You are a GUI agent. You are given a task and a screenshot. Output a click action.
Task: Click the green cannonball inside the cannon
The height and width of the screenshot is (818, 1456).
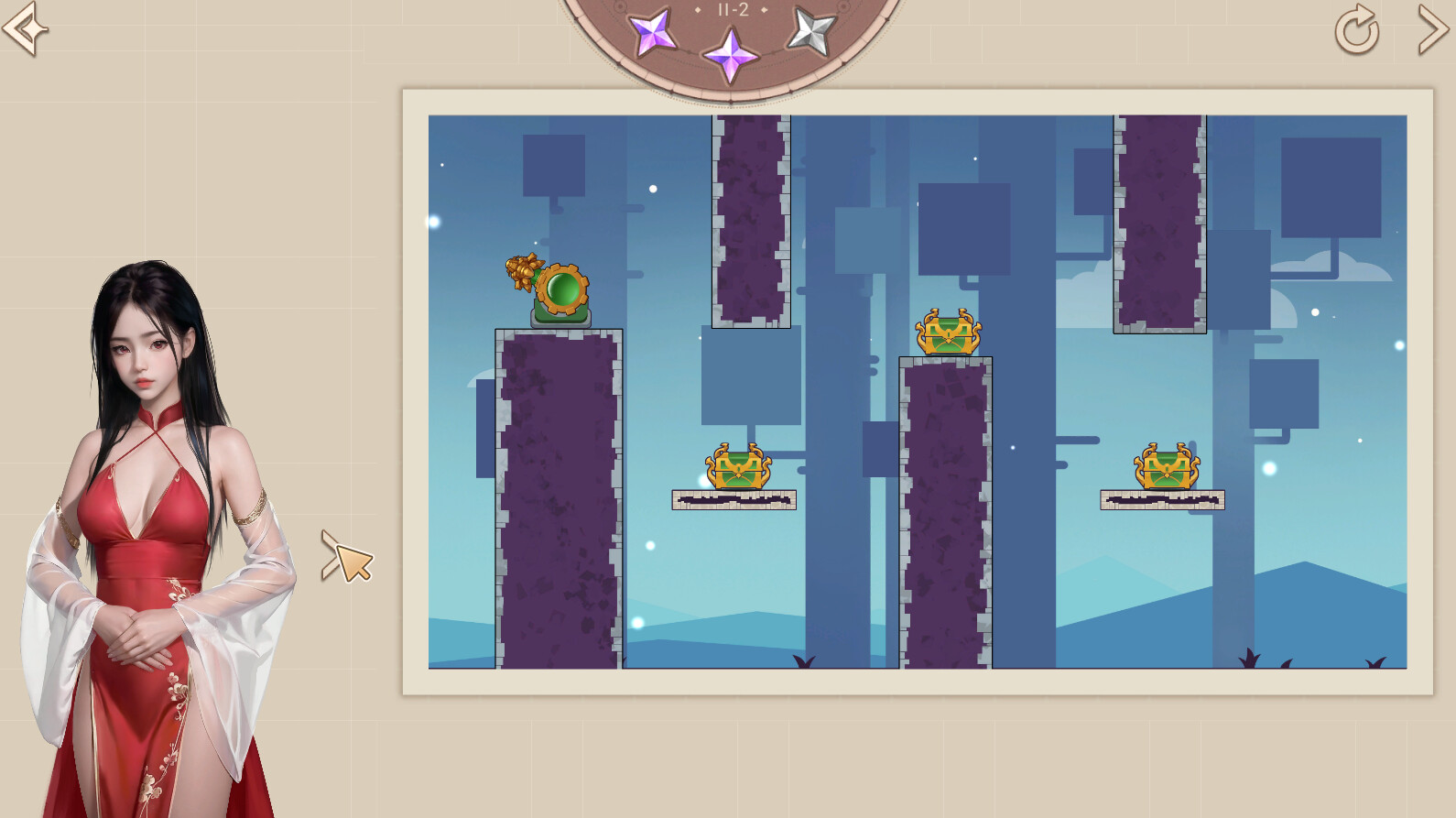(561, 291)
